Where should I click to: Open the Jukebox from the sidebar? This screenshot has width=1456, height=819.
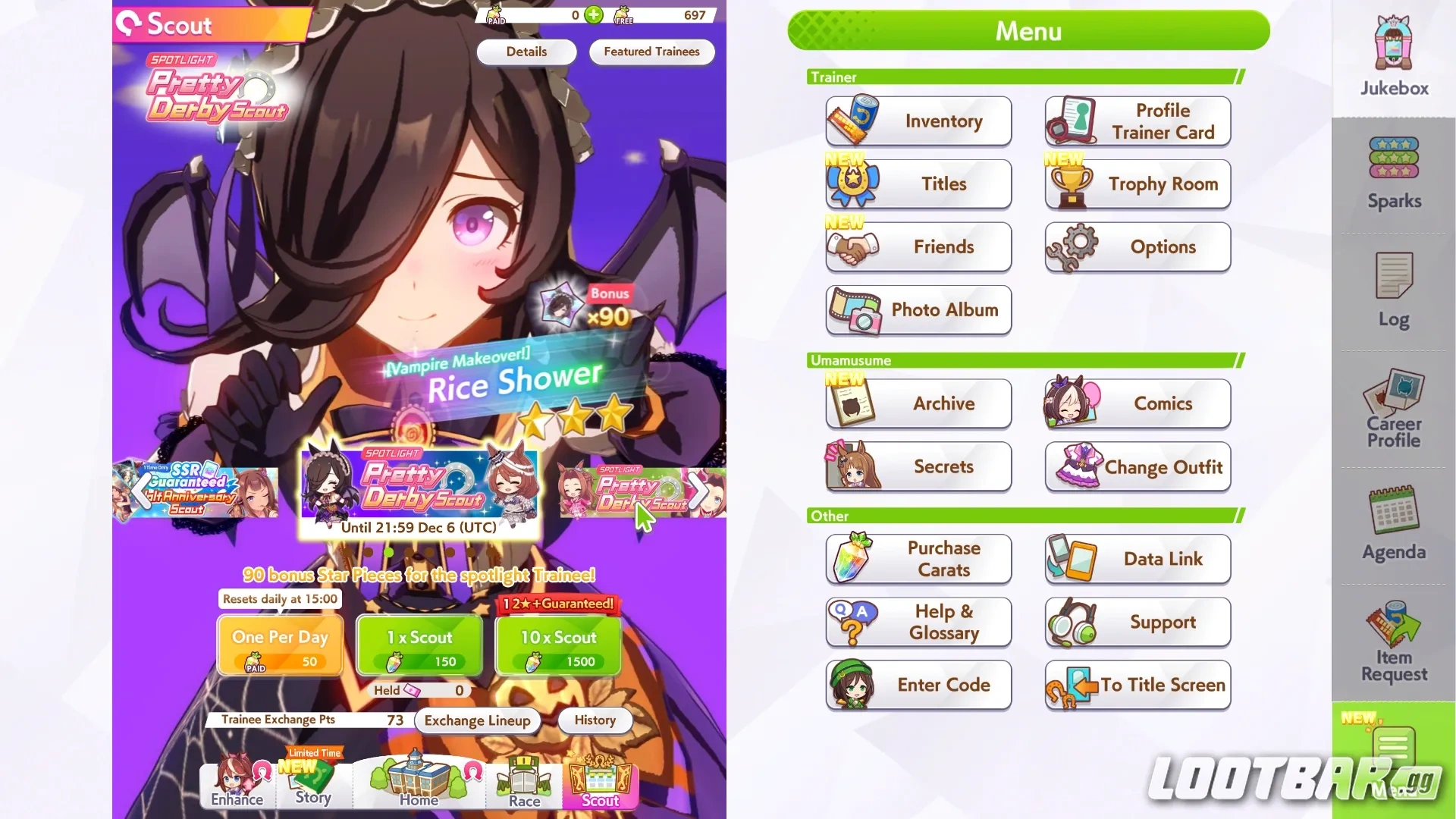(x=1392, y=53)
